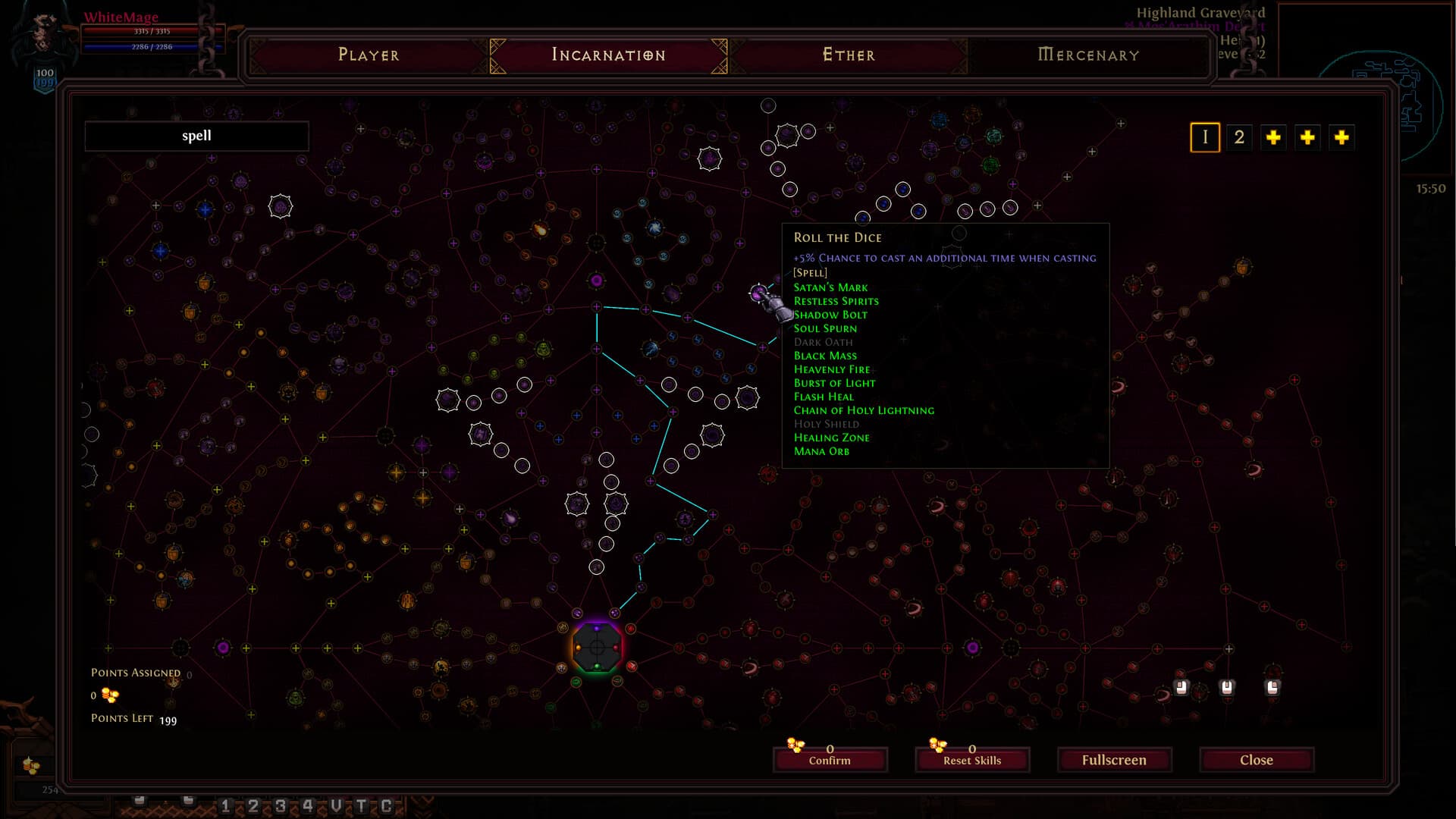
Task: Switch to the Player tab
Action: click(x=369, y=55)
